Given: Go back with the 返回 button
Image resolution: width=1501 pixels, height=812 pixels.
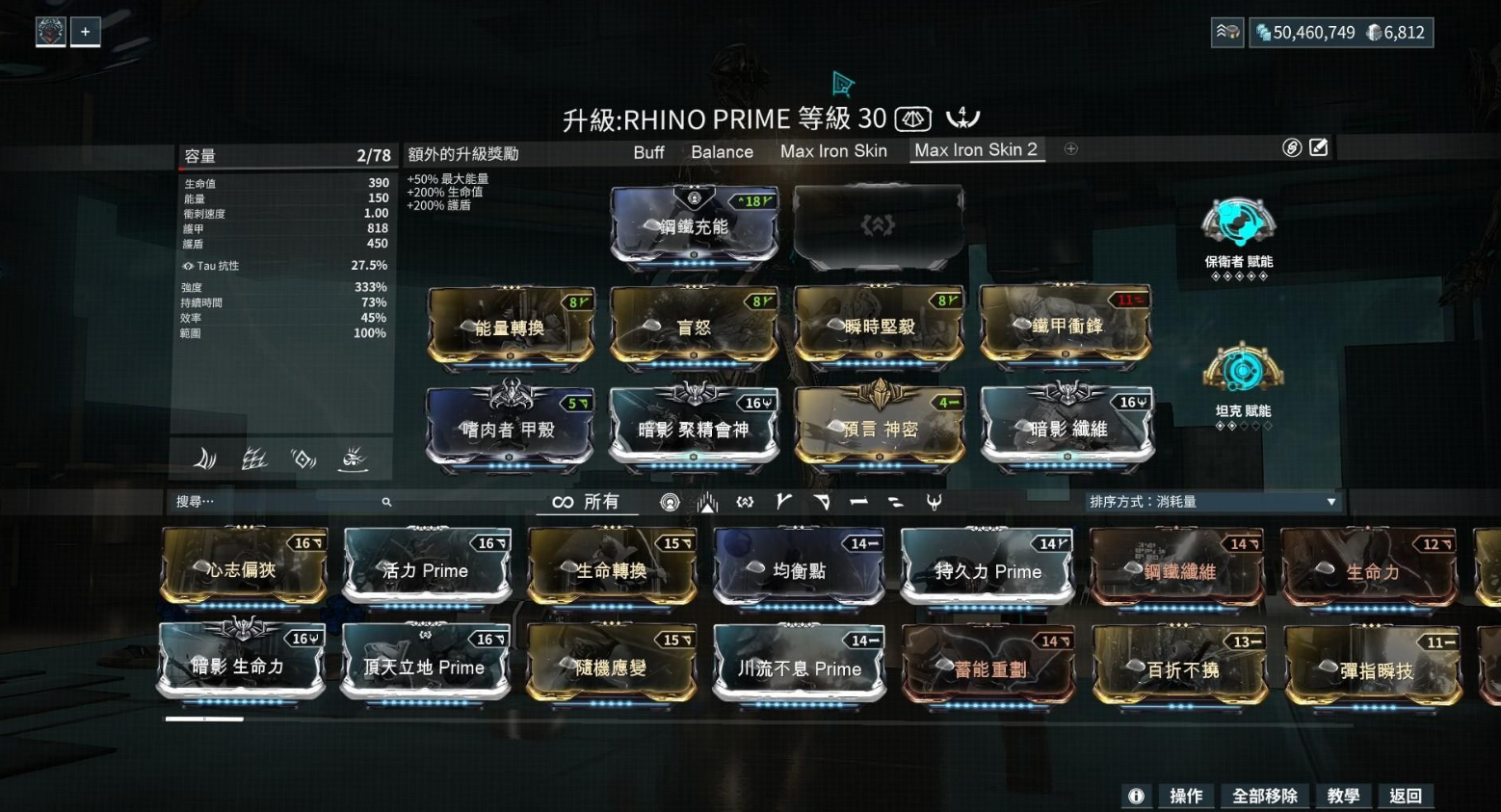Looking at the screenshot, I should tap(1405, 796).
